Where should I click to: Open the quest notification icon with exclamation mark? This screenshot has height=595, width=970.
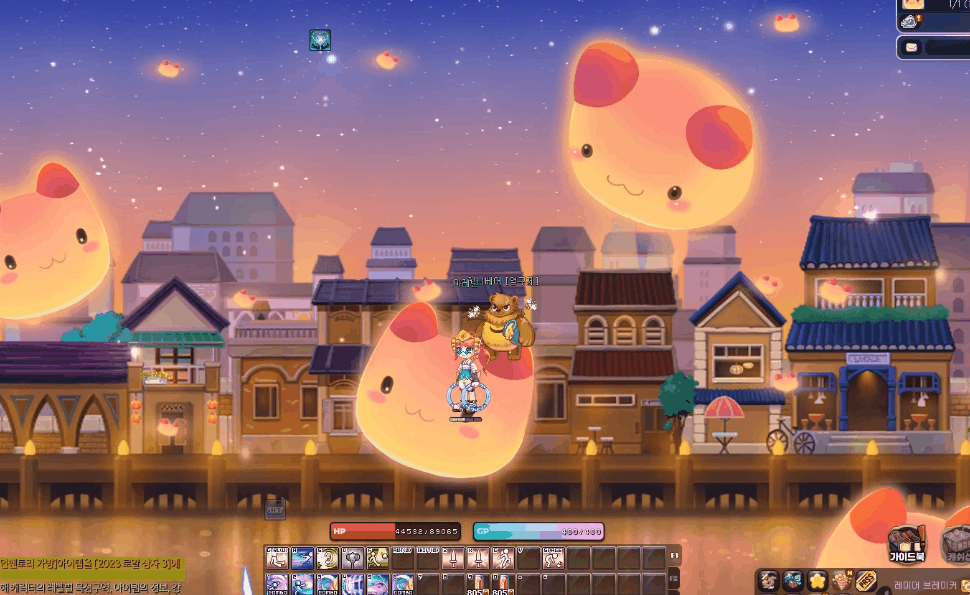(910, 21)
